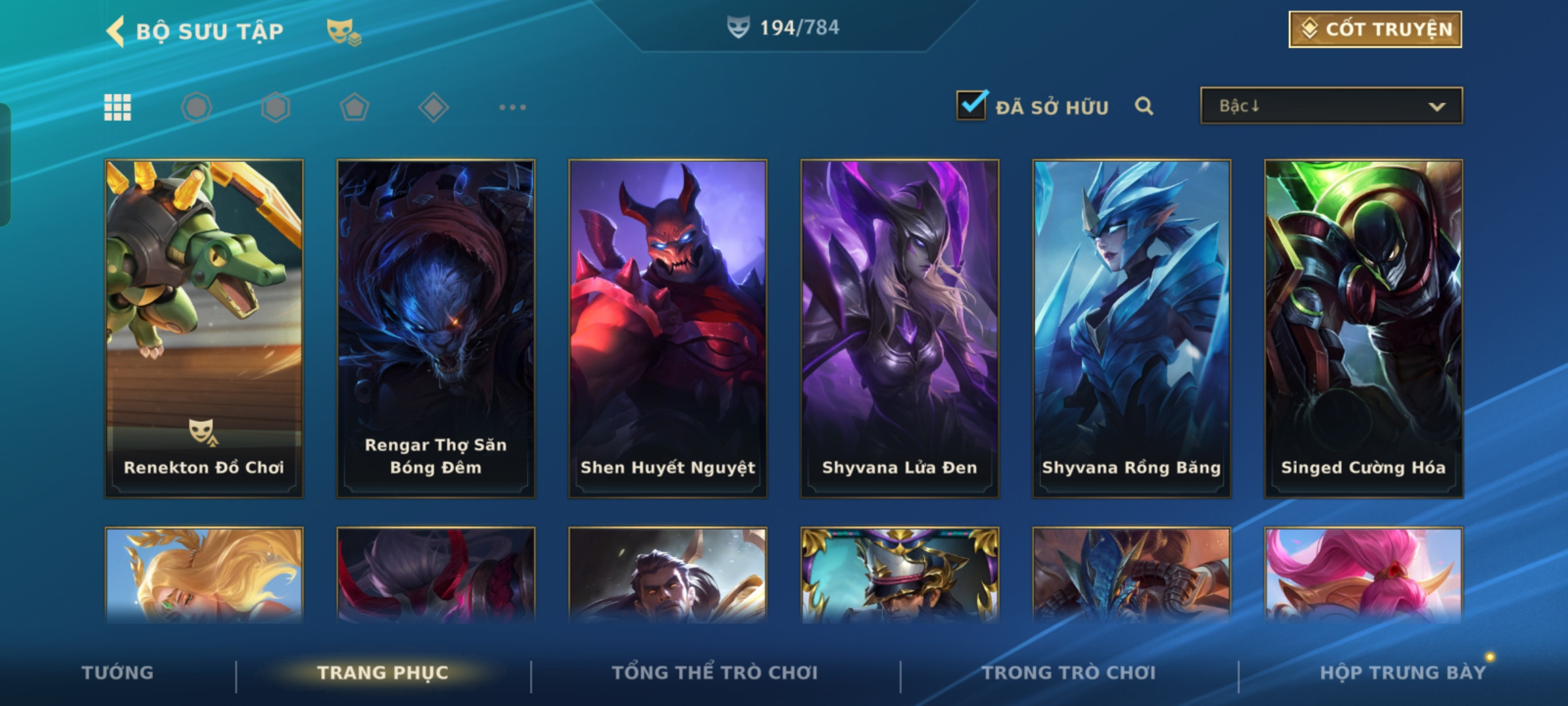Viewport: 1568px width, 706px height.
Task: Toggle the Đã Sở Hữu checkbox
Action: (x=972, y=105)
